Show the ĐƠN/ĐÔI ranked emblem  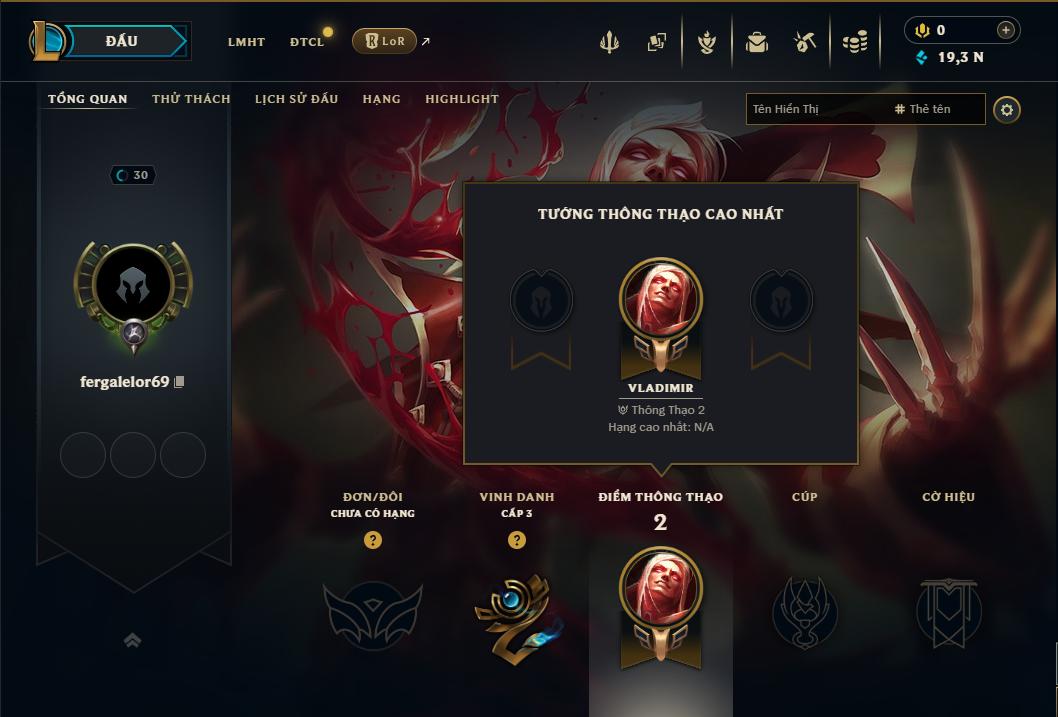click(372, 610)
